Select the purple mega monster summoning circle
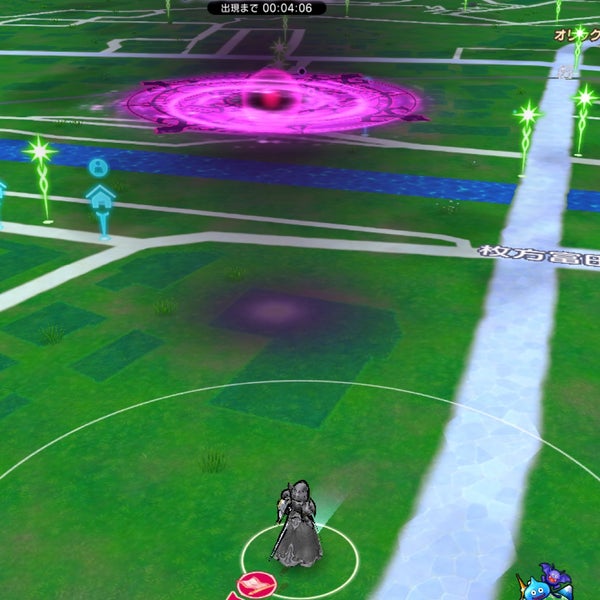This screenshot has height=600, width=600. pos(272,101)
